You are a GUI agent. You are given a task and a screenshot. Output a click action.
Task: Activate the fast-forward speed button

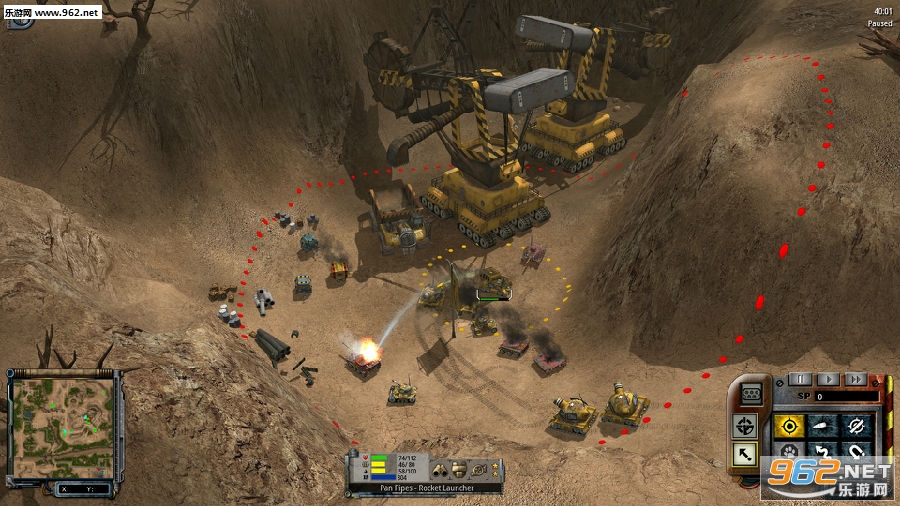tap(855, 379)
